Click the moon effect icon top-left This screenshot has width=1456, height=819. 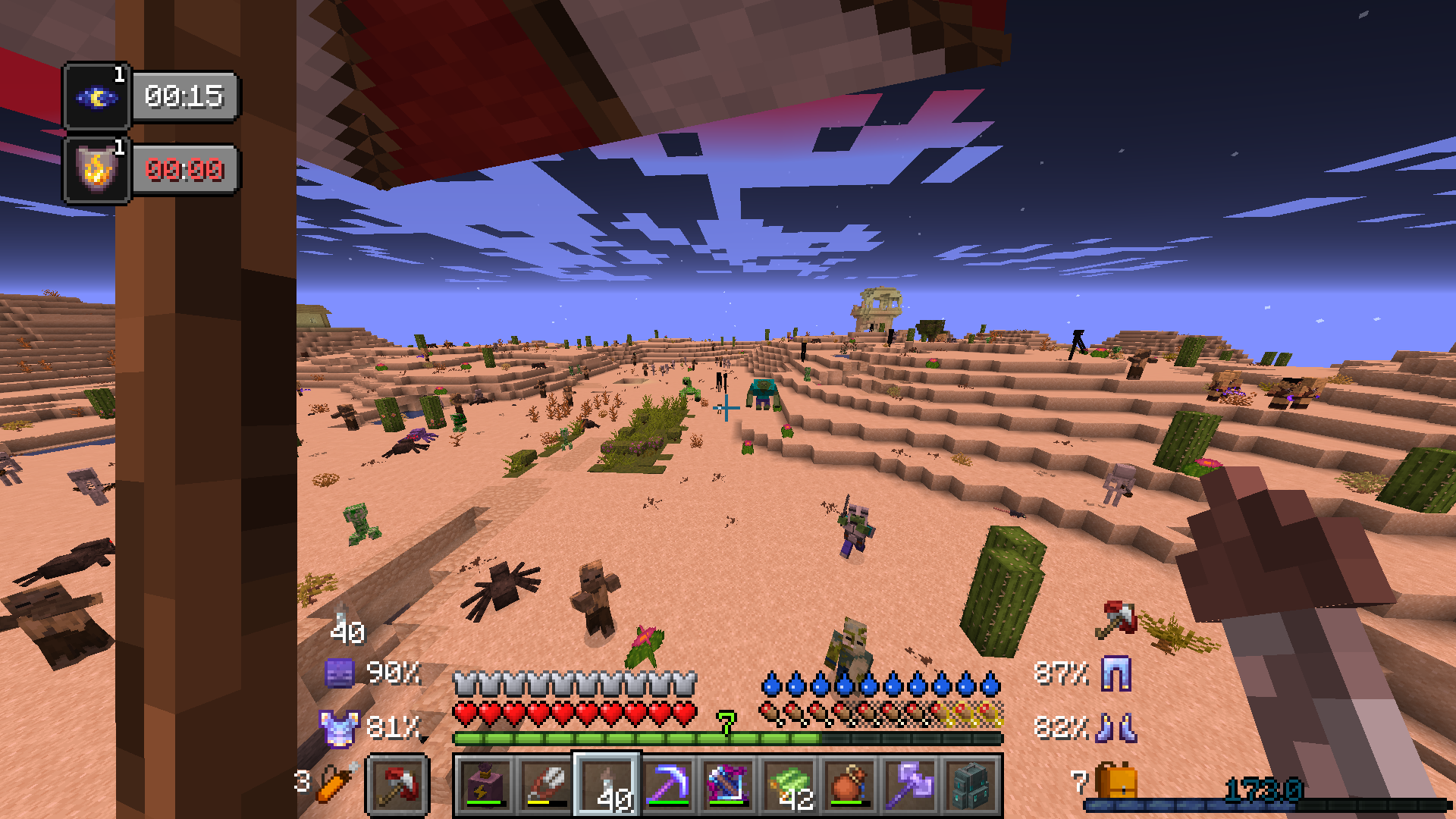click(x=96, y=96)
